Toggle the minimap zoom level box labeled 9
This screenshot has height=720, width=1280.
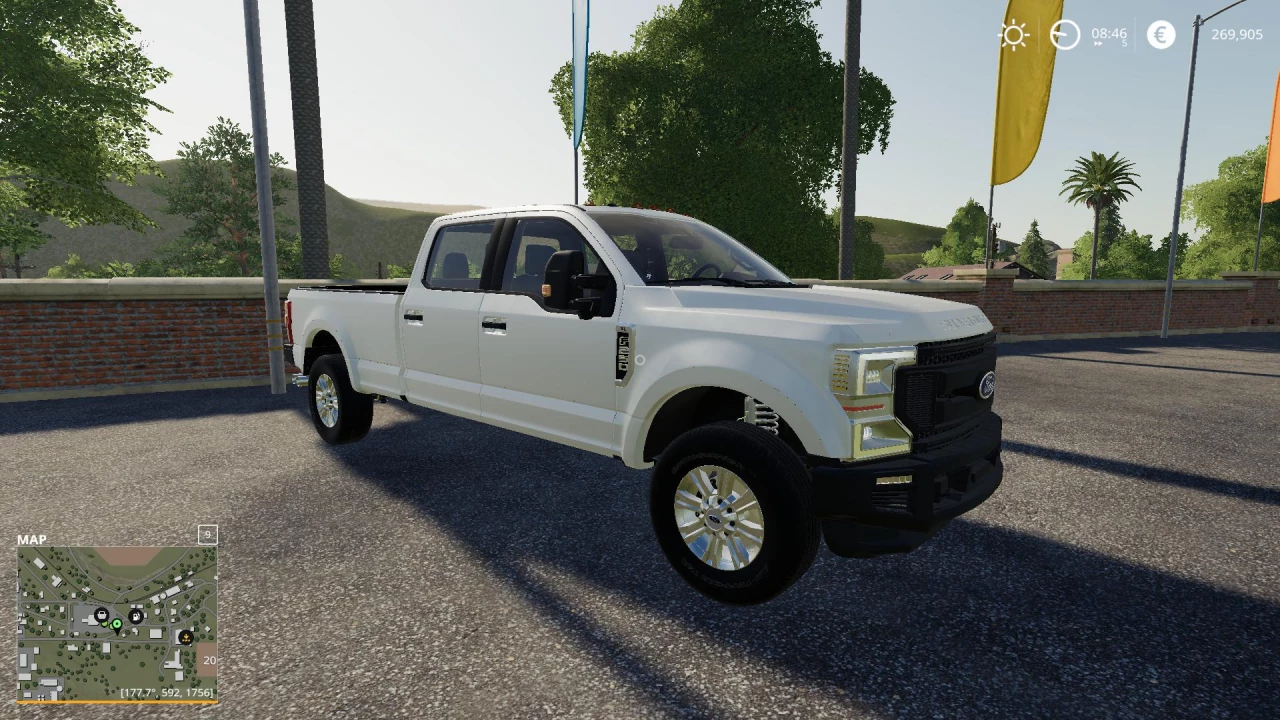[208, 536]
